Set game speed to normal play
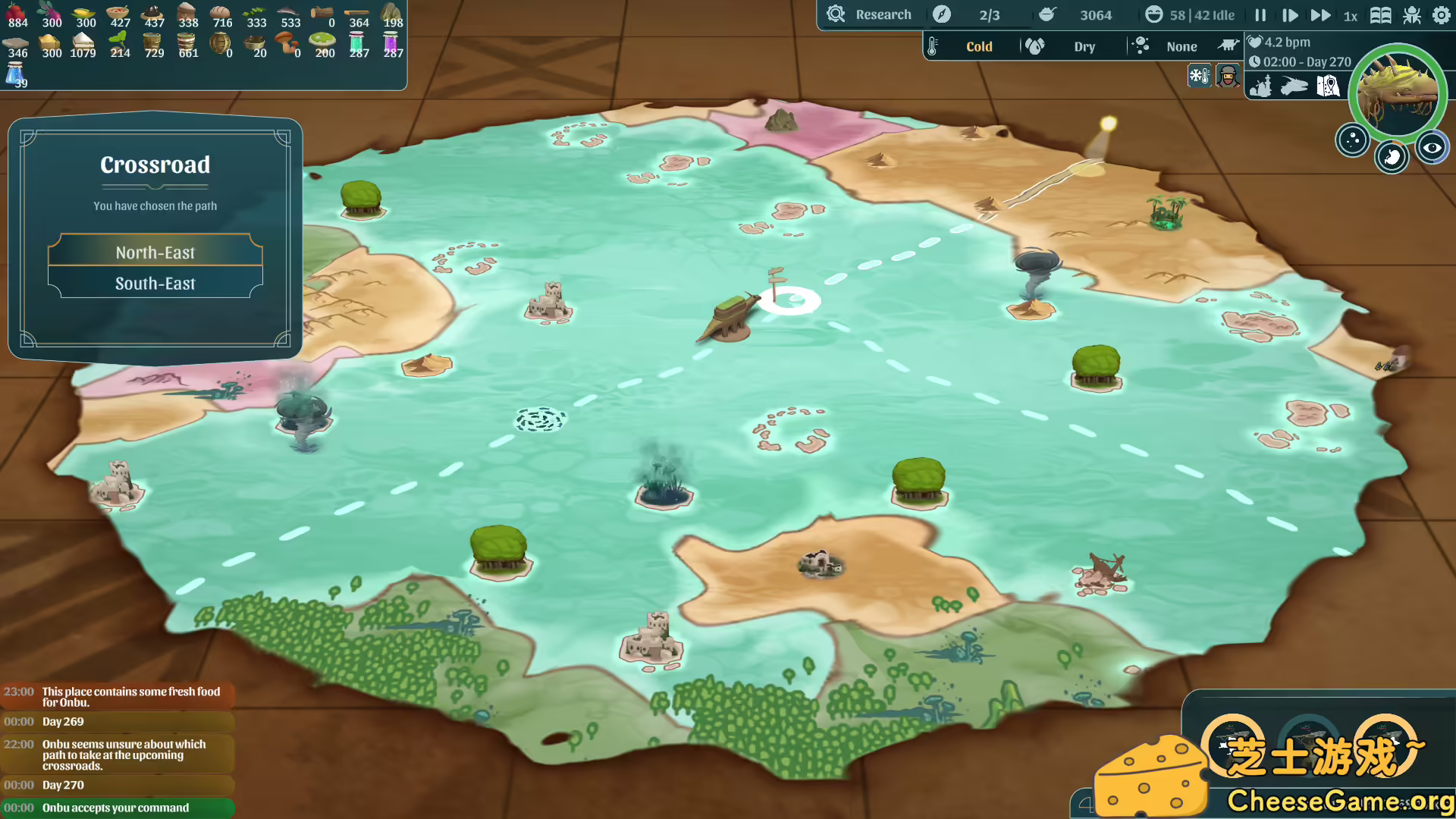This screenshot has width=1456, height=819. point(1289,15)
